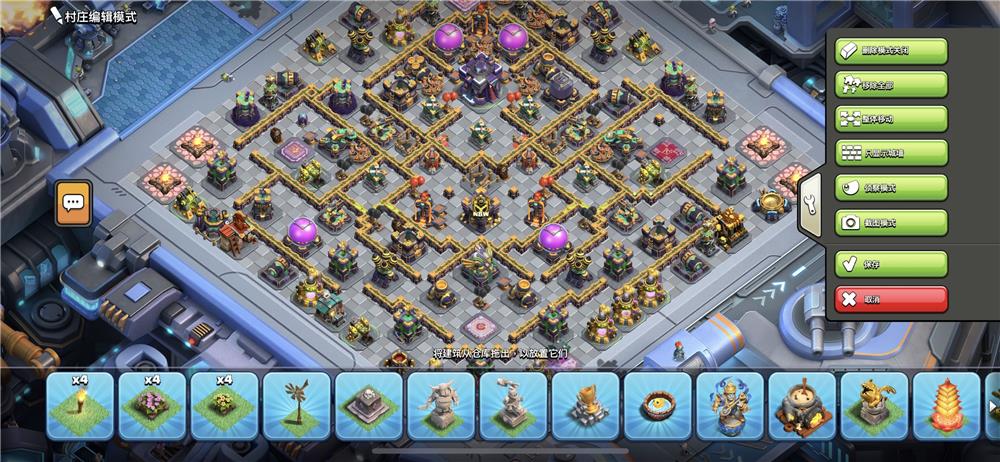This screenshot has height=462, width=1000.
Task: Select the golden trophy statue slot
Action: [x=585, y=407]
